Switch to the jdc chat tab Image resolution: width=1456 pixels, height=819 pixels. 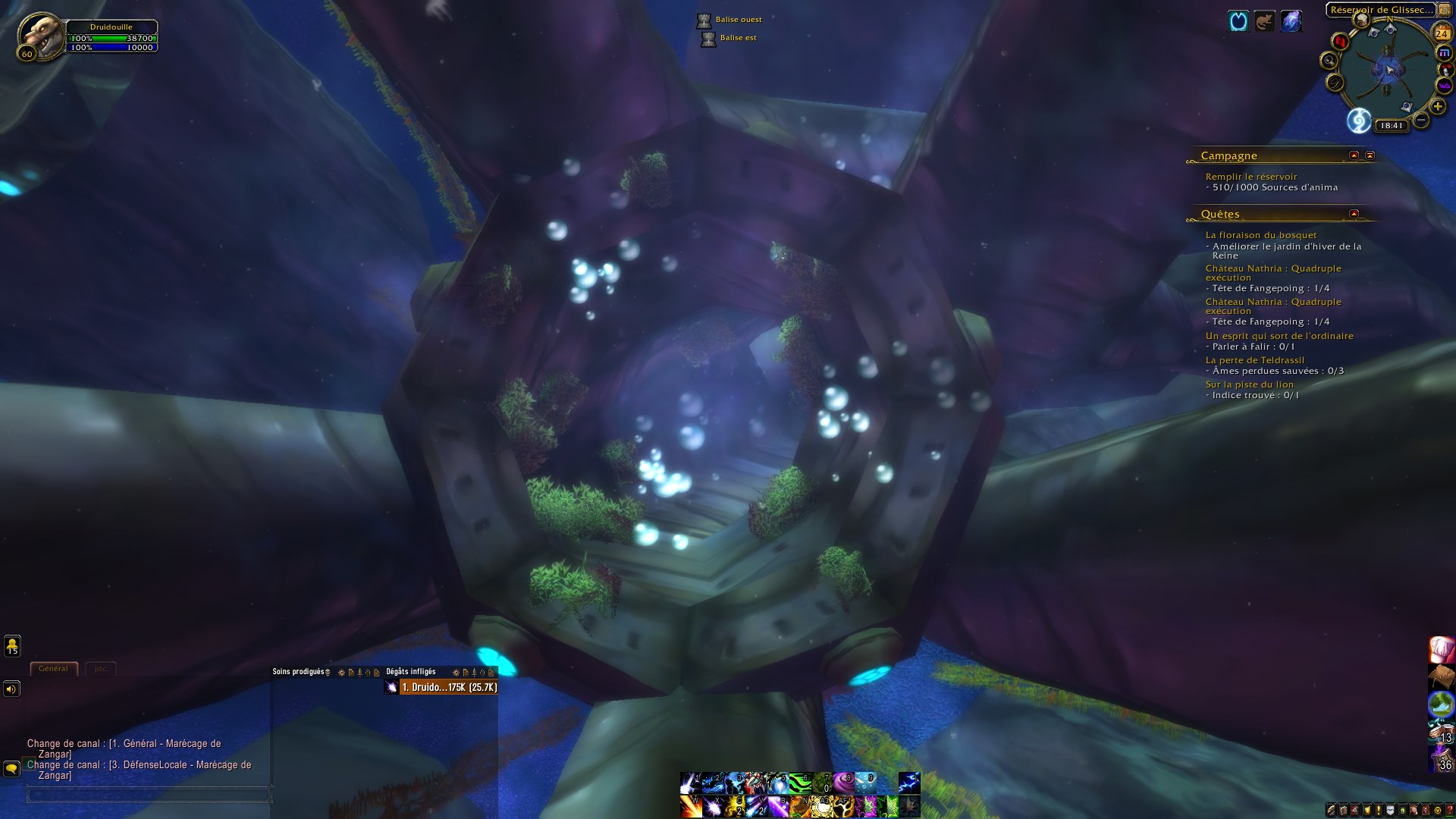click(100, 668)
